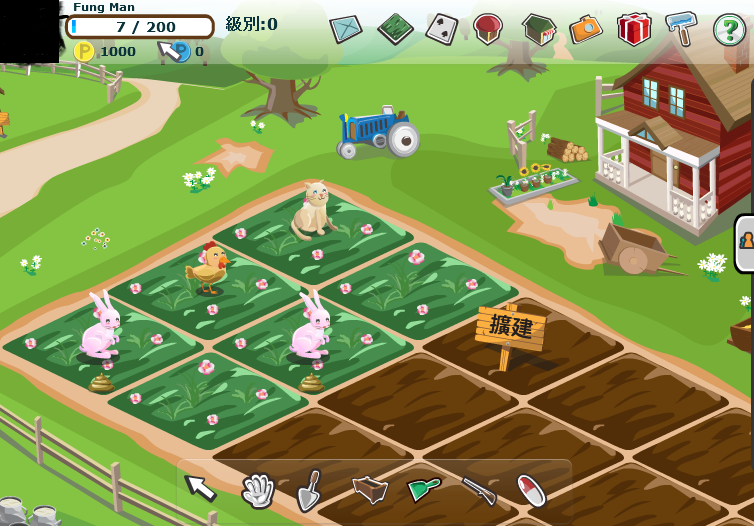The image size is (754, 526).
Task: Select the paint roller icon
Action: coord(681,27)
